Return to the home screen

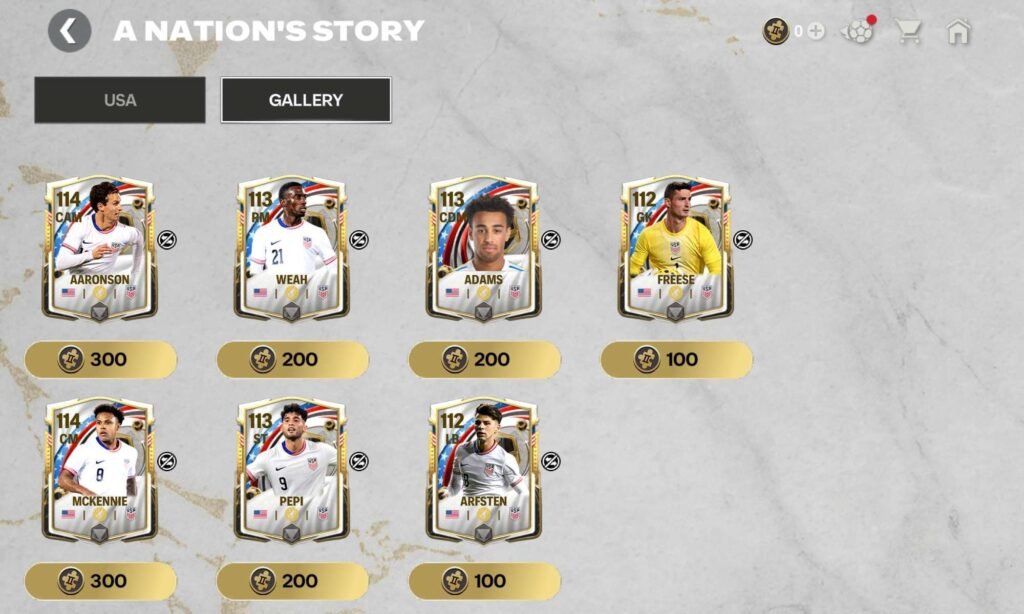tap(958, 31)
